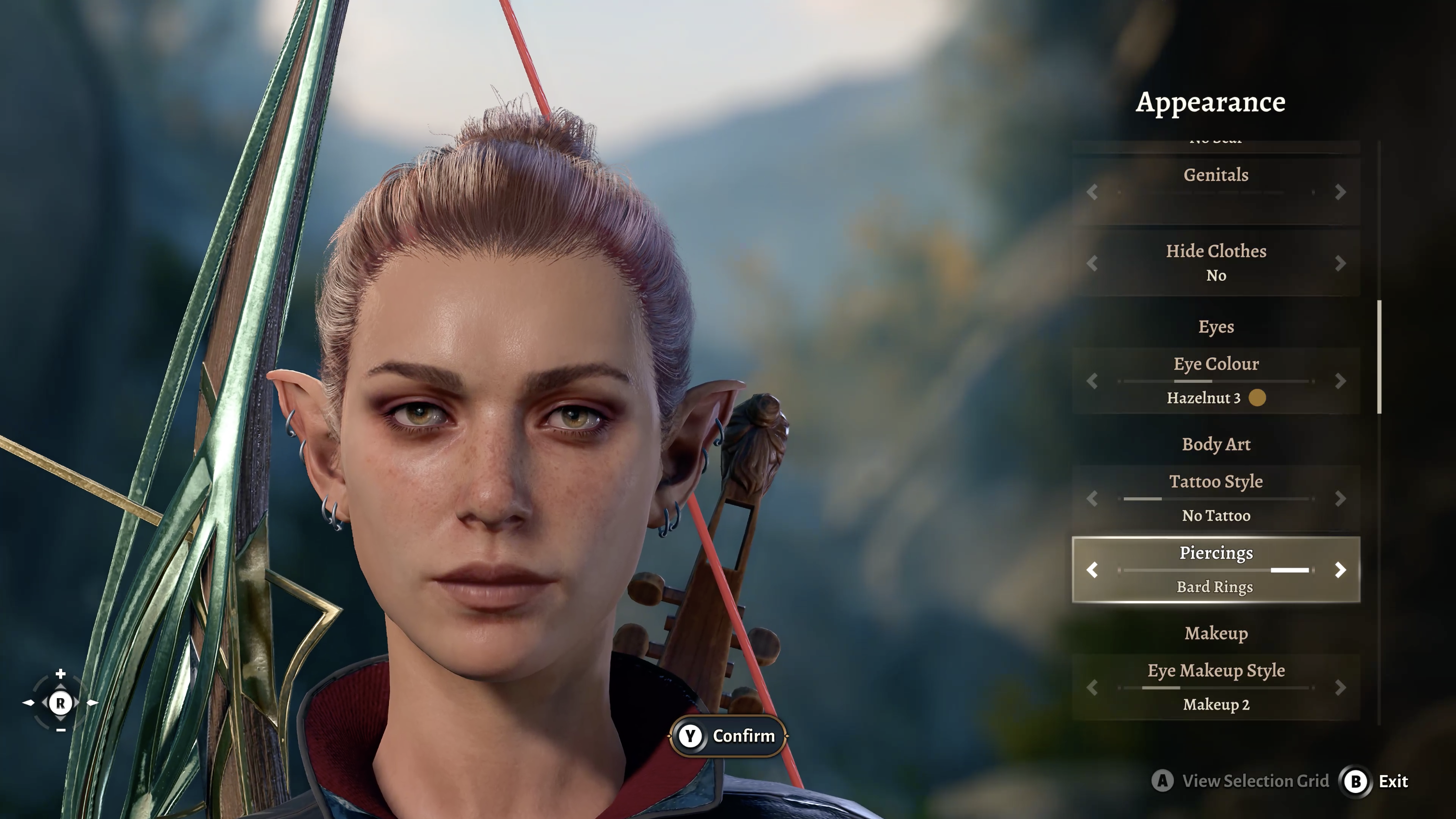
Task: Zoom in with camera plus control
Action: tap(61, 674)
